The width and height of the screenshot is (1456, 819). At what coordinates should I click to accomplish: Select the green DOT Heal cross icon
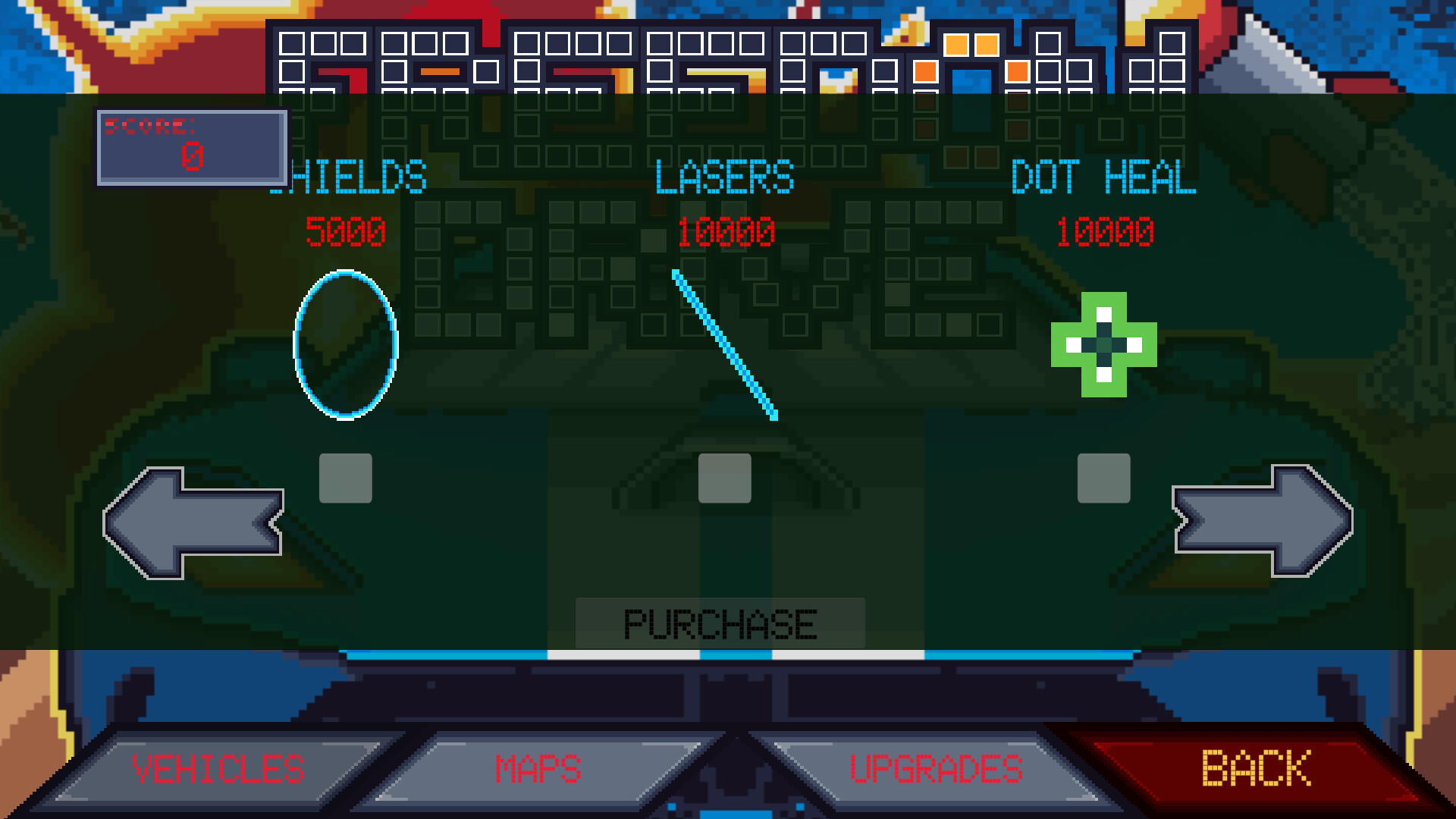coord(1103,345)
